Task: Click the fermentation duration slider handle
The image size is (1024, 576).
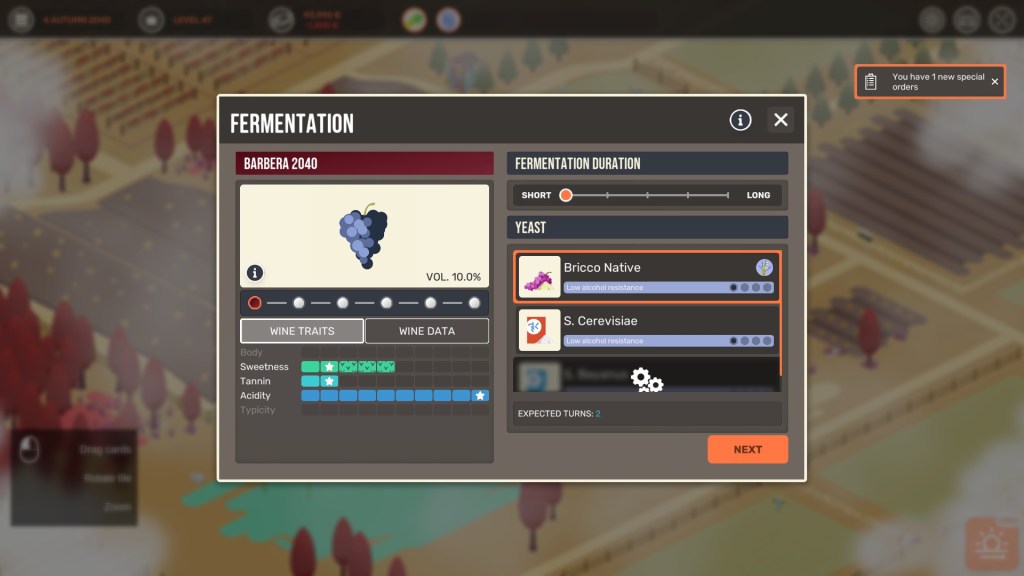Action: (566, 195)
